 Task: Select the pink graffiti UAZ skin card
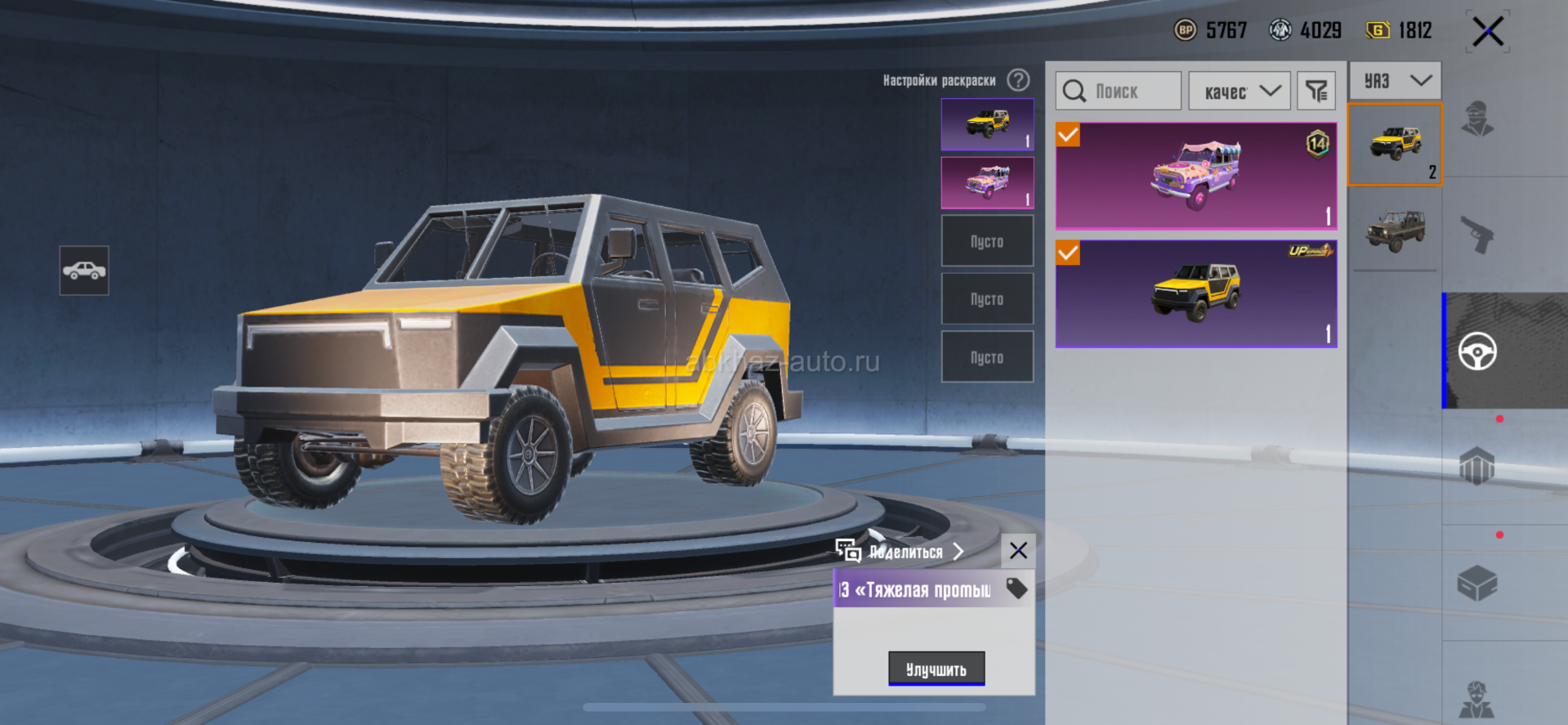tap(1195, 176)
